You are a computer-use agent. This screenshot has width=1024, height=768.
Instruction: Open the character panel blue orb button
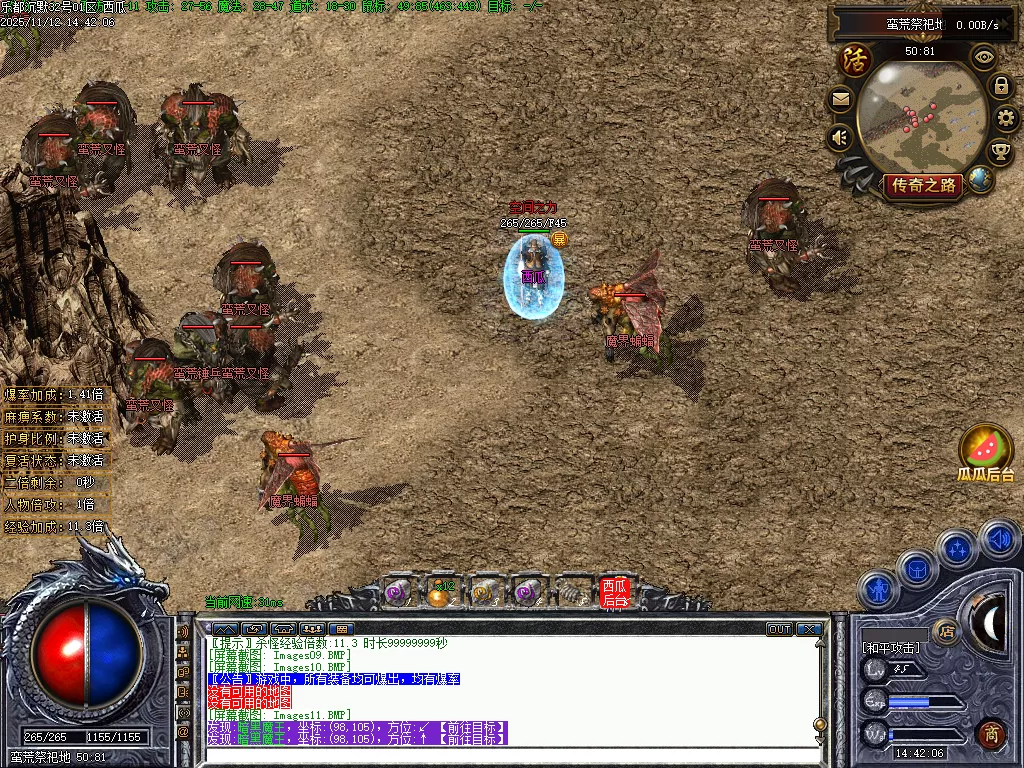click(x=877, y=590)
